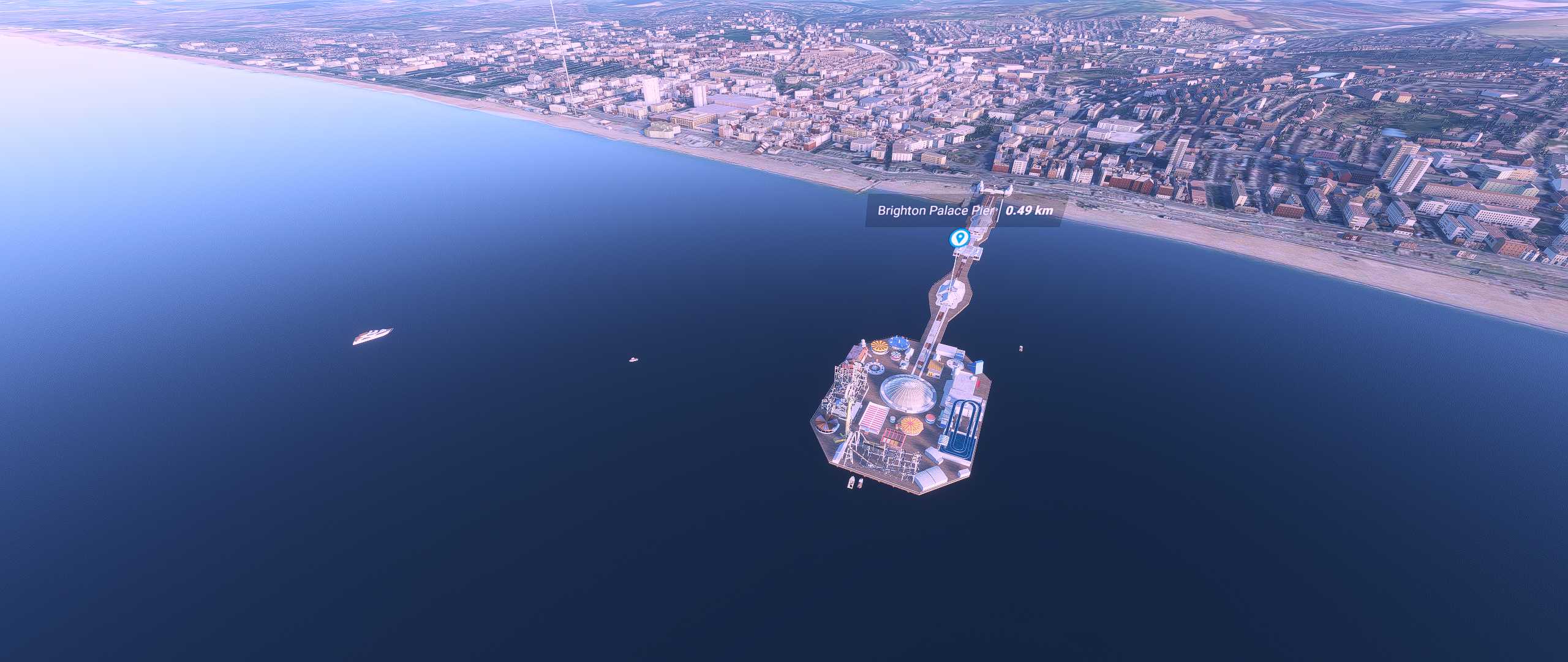The image size is (1568, 662).
Task: Click the blue Brighton Palace Pier marker pin
Action: (958, 237)
